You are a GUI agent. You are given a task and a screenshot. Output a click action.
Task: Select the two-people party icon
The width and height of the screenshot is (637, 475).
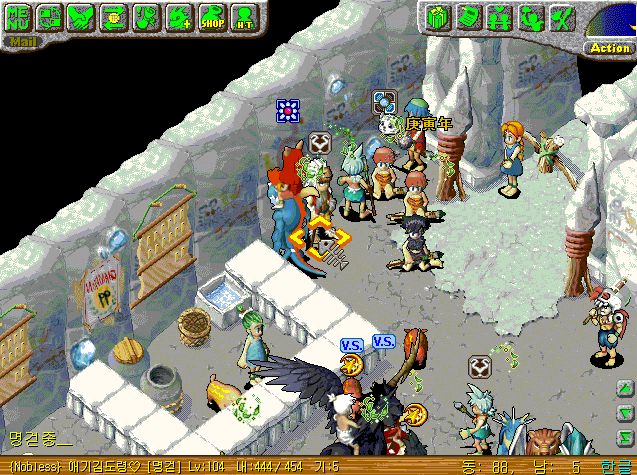coord(529,17)
